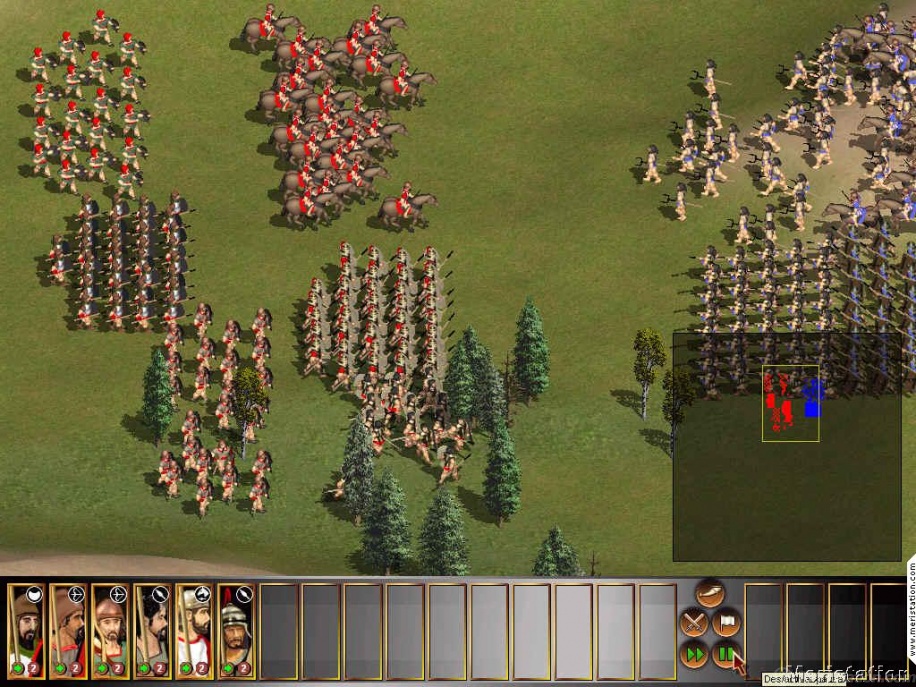The image size is (916, 687).
Task: Sound the war horn button
Action: click(710, 594)
